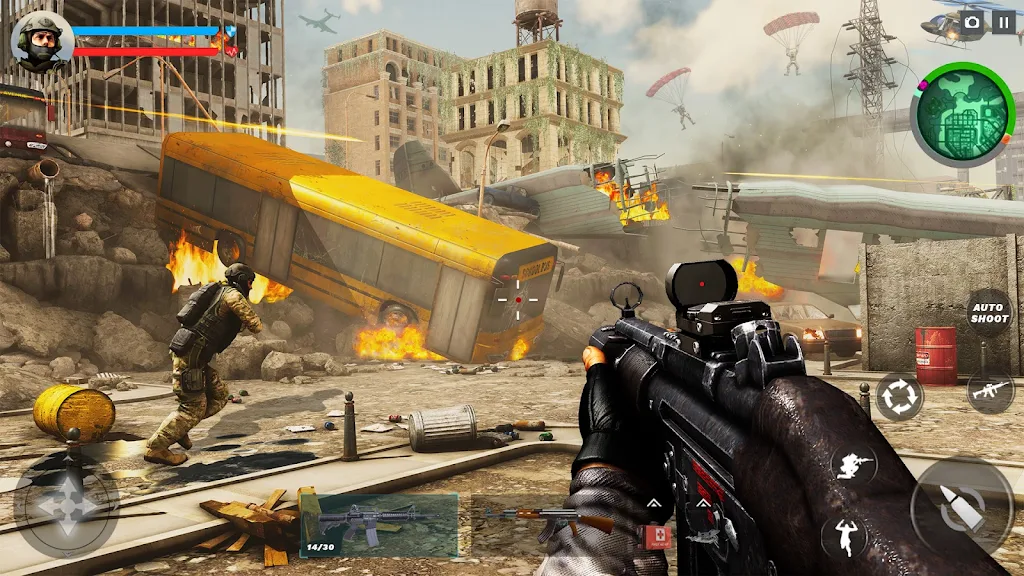Select the M4 rifle slot showing 14/30
This screenshot has width=1024, height=576.
pyautogui.click(x=379, y=524)
